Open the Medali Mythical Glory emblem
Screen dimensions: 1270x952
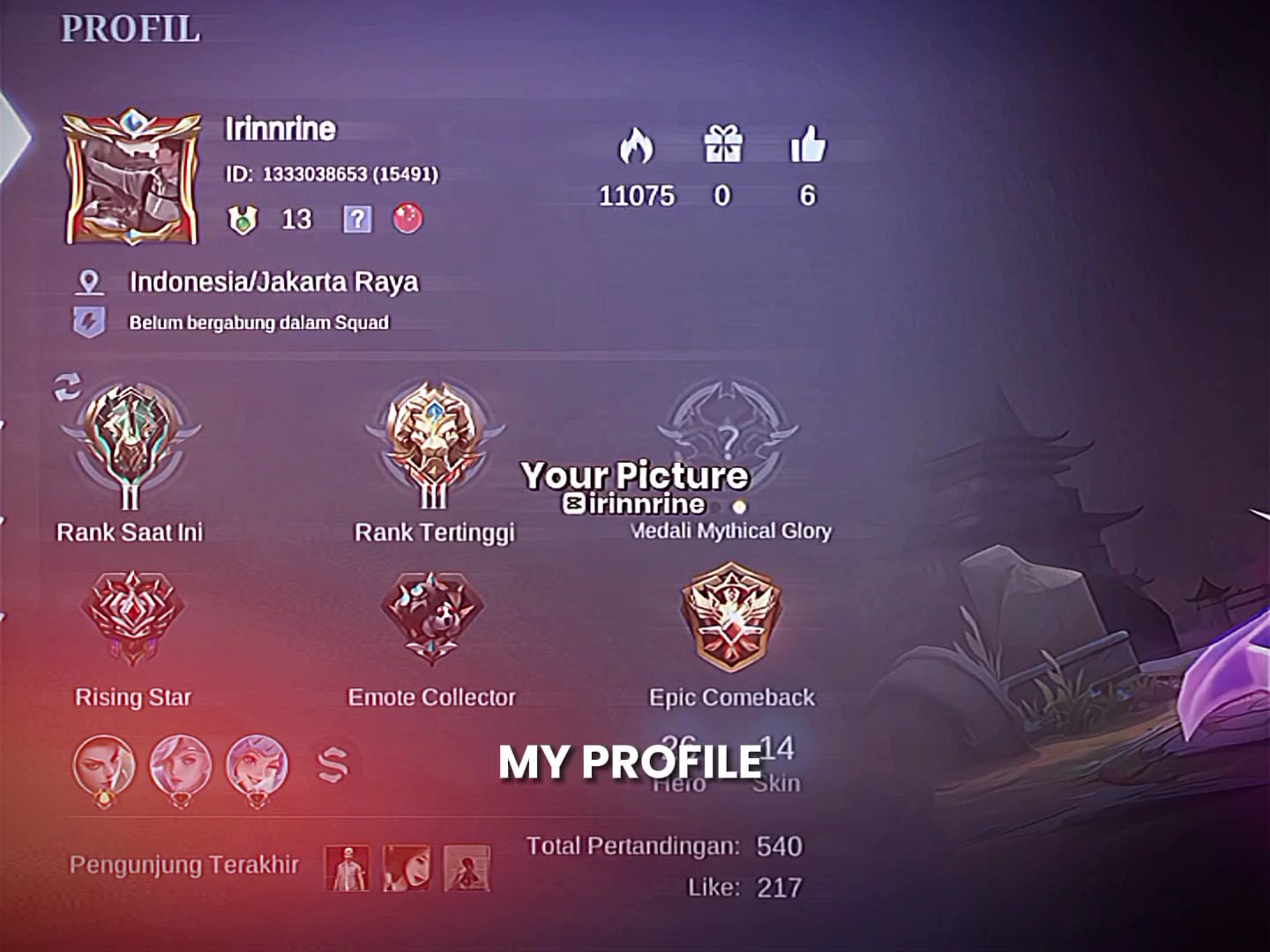tap(728, 434)
